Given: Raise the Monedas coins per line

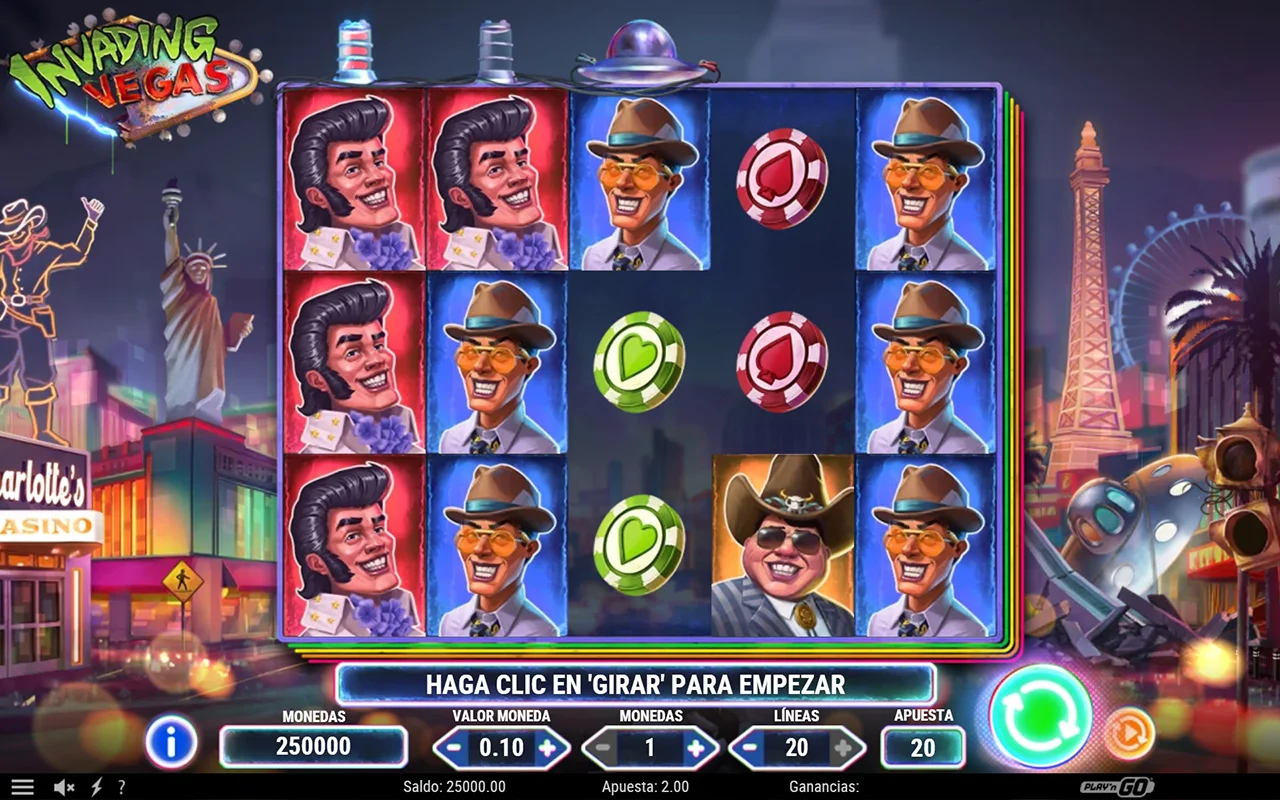Looking at the screenshot, I should tap(696, 748).
